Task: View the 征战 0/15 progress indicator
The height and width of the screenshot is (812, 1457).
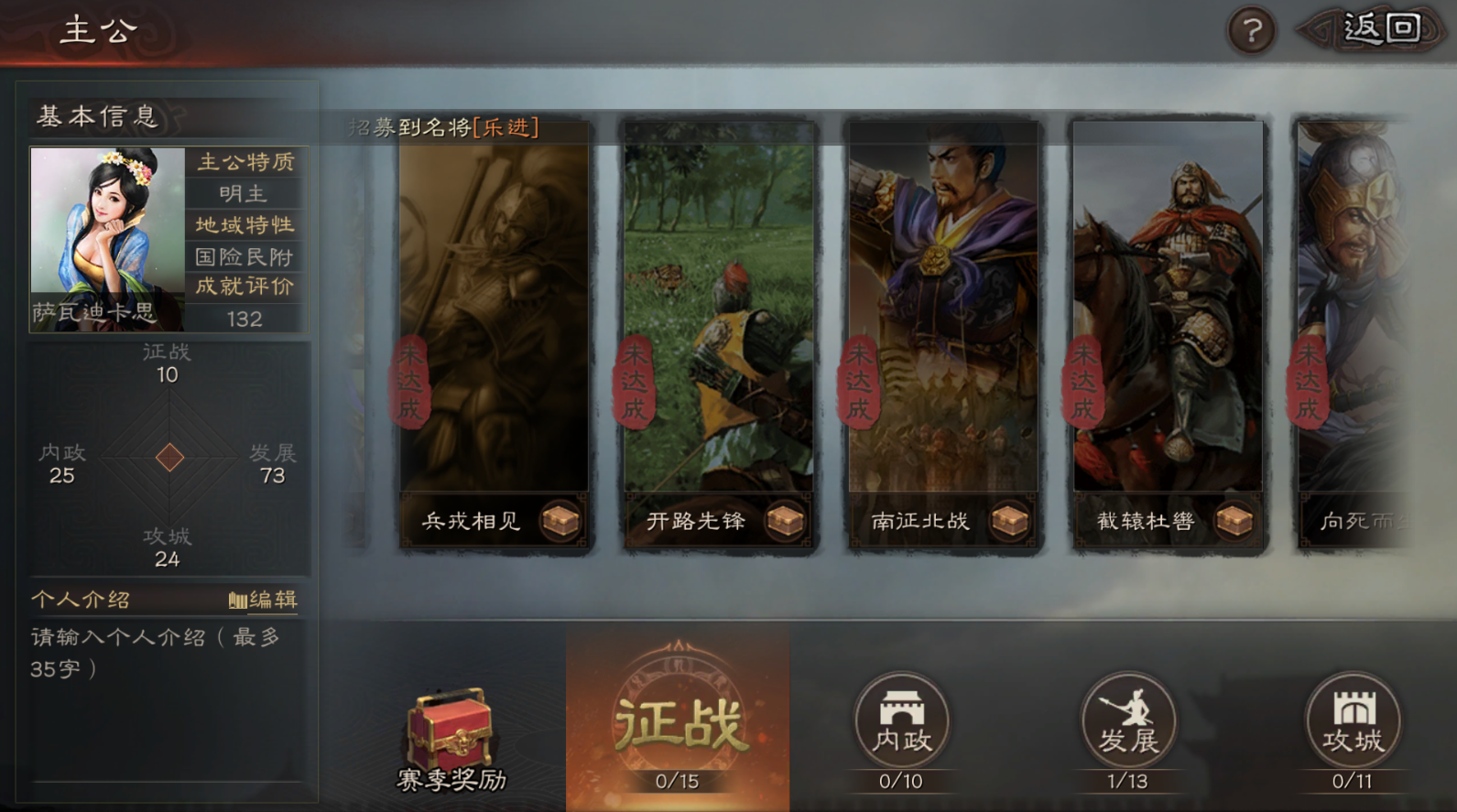Action: (678, 782)
